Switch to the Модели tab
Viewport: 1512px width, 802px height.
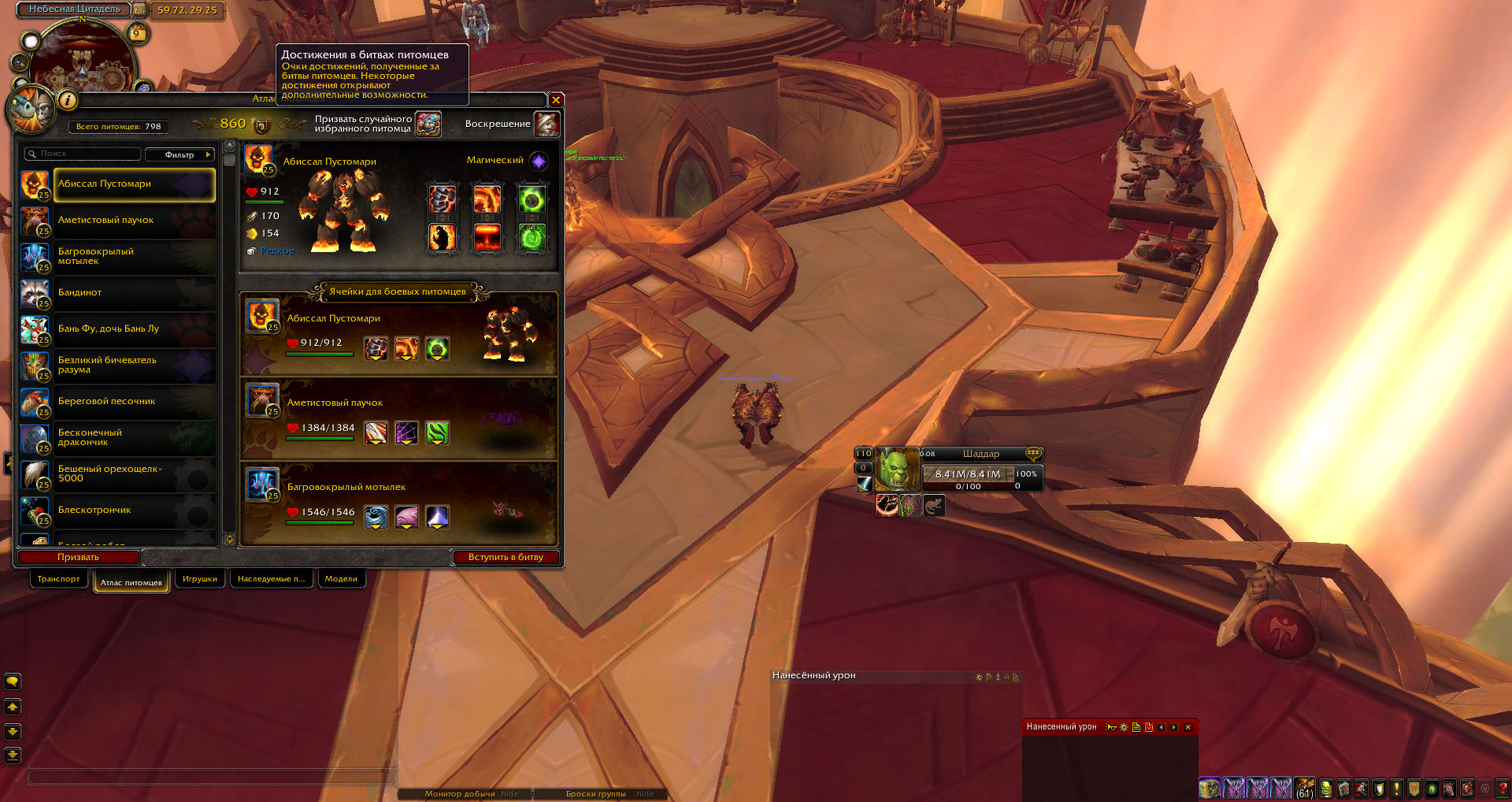tap(341, 579)
